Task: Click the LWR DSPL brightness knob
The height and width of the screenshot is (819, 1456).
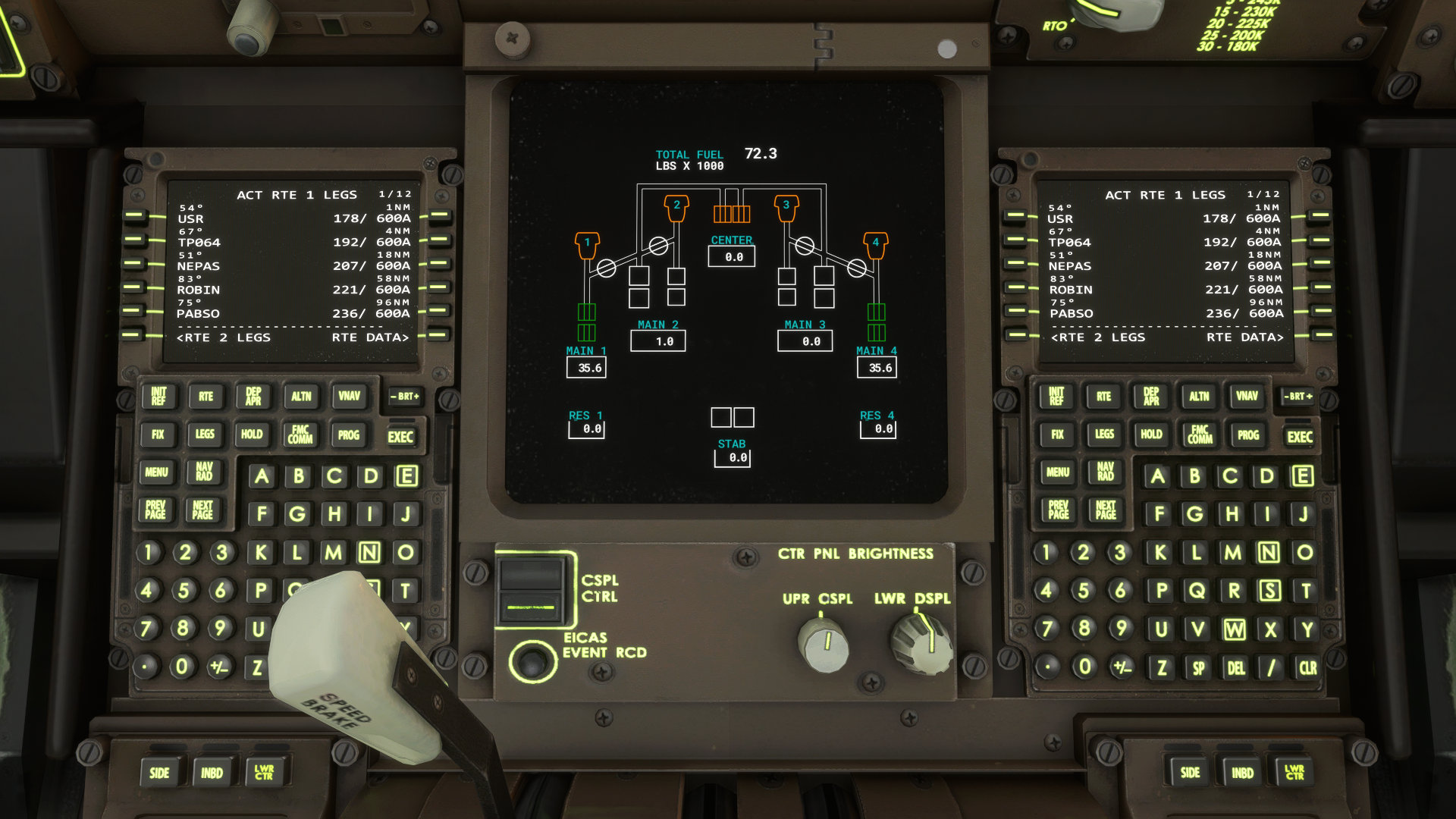Action: [921, 643]
